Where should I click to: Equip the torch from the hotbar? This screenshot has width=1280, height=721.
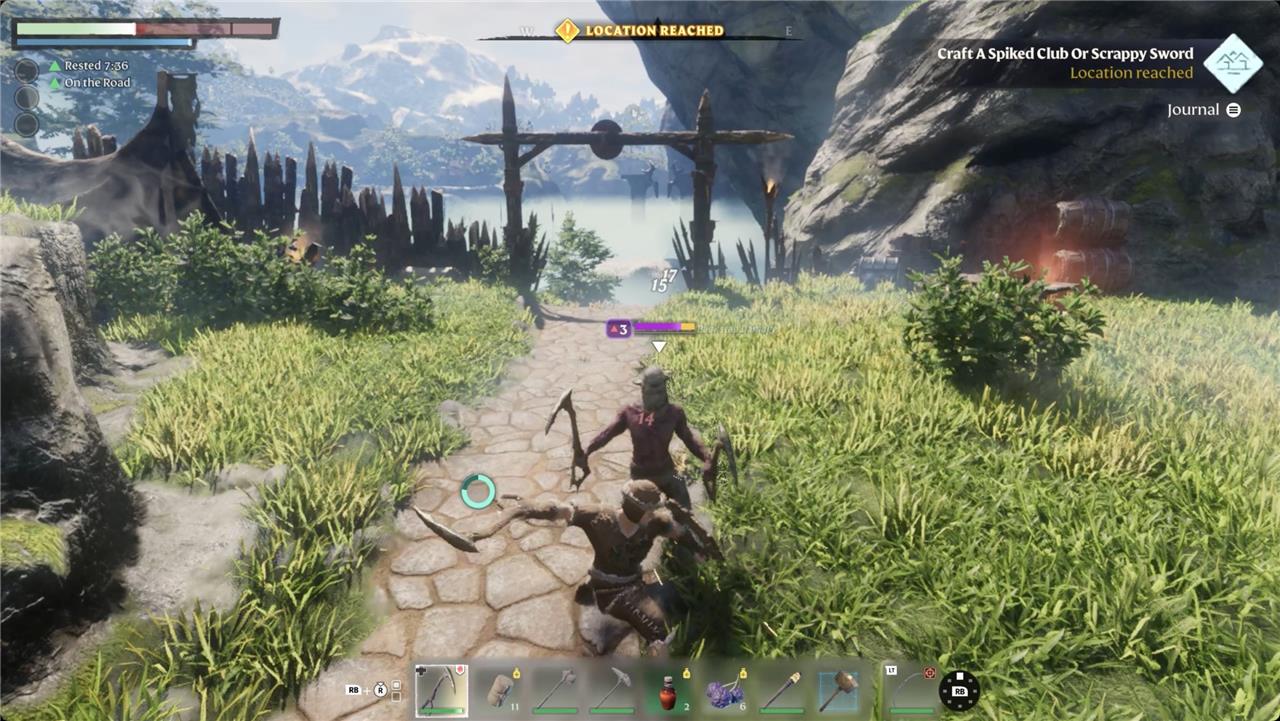782,690
